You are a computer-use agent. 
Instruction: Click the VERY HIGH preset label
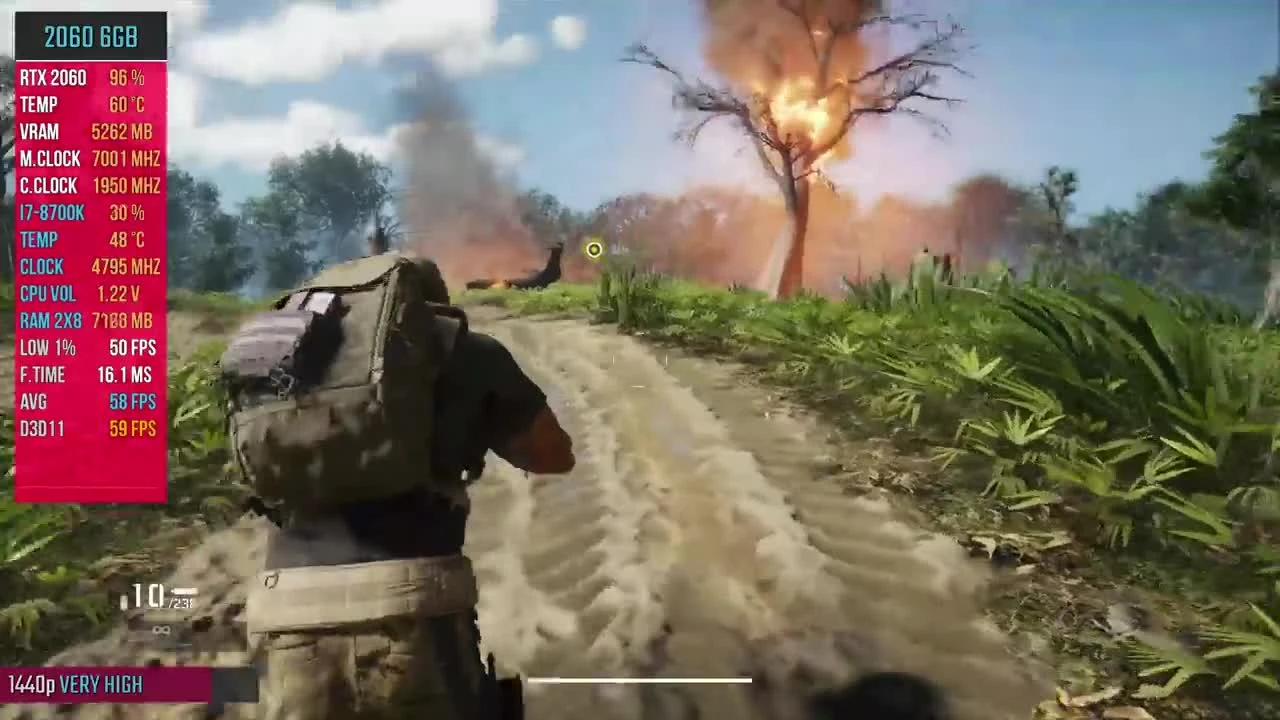101,684
